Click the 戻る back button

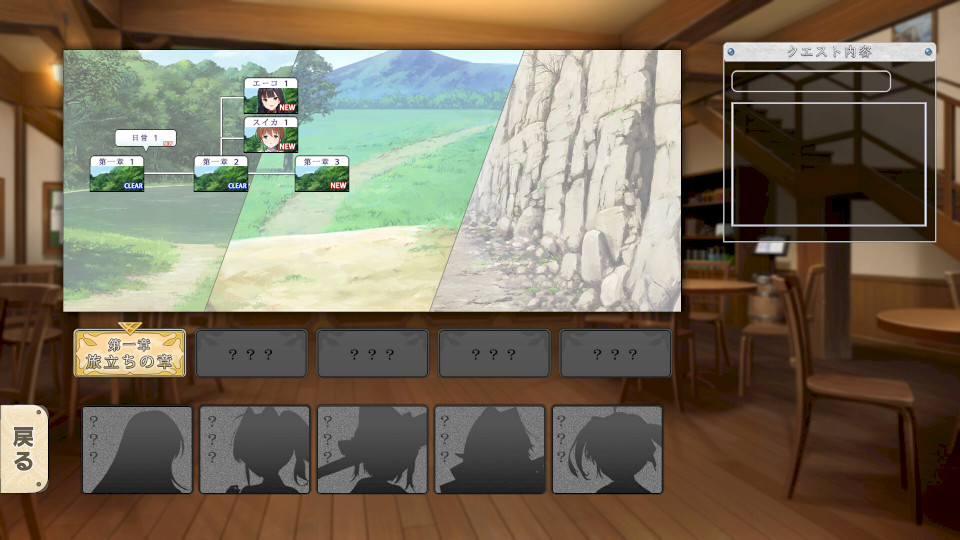[23, 449]
